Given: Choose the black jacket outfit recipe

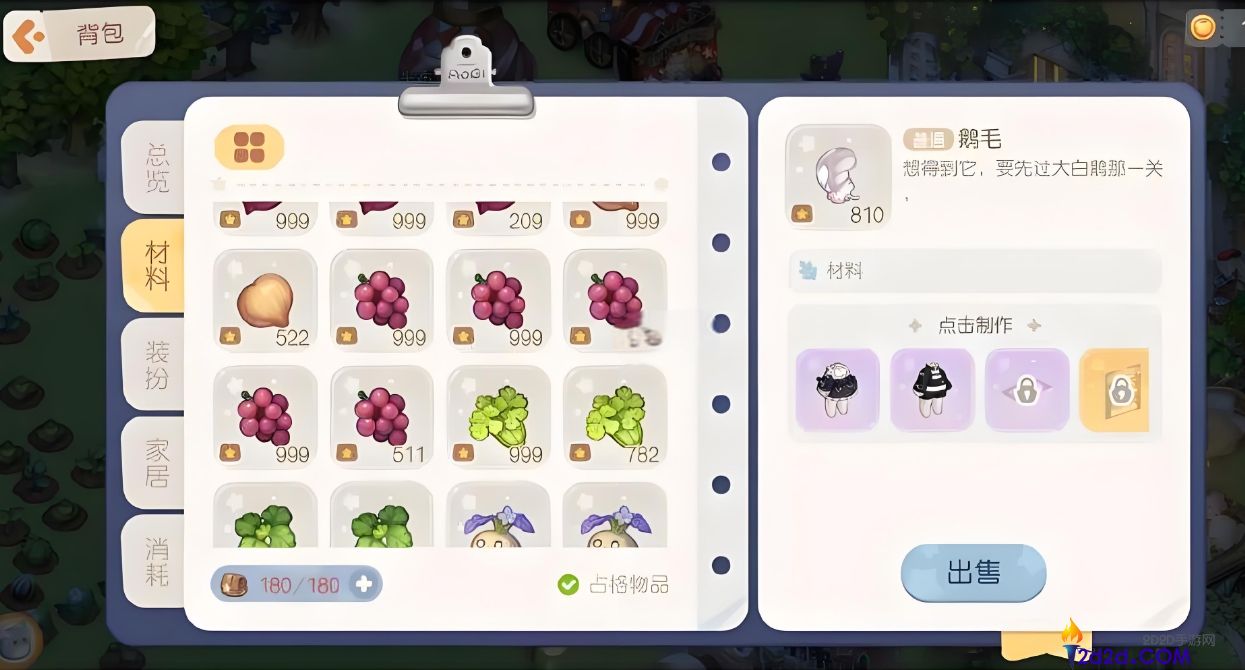Looking at the screenshot, I should tap(932, 390).
